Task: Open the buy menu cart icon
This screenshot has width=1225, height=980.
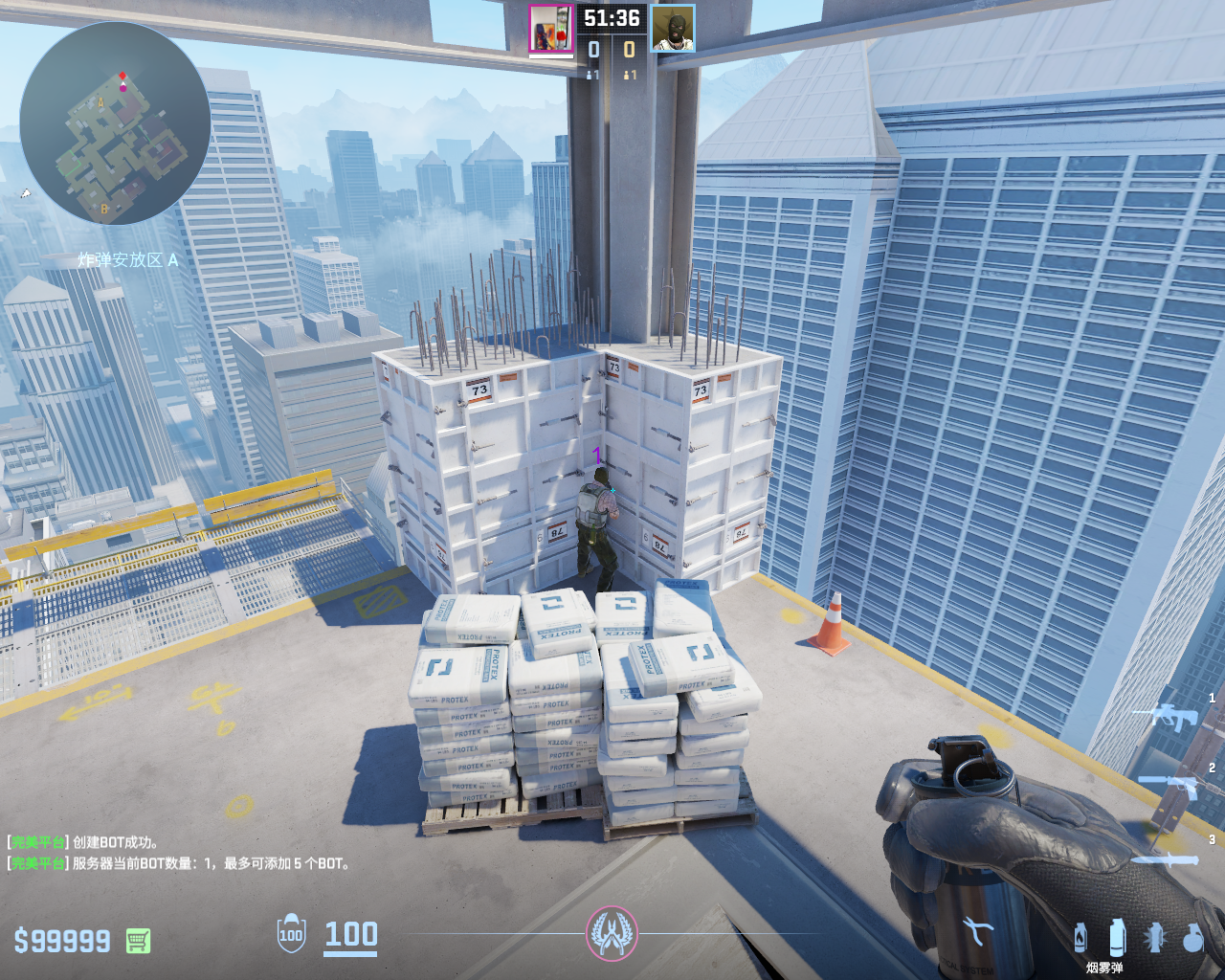Action: (x=138, y=941)
